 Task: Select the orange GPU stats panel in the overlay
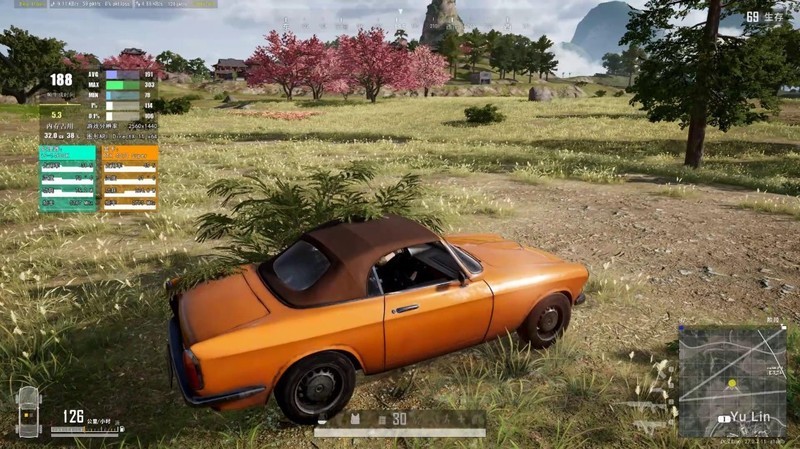coord(129,178)
